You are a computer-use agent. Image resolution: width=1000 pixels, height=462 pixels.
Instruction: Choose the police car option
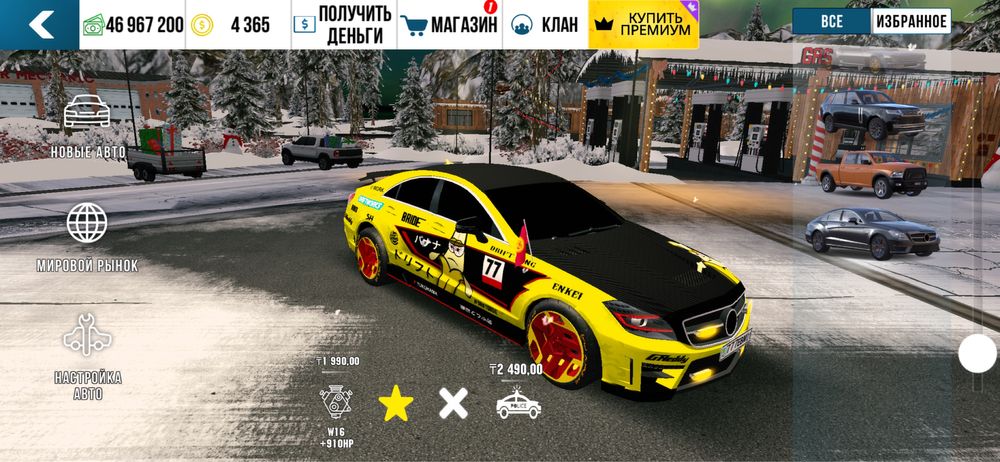pyautogui.click(x=518, y=404)
